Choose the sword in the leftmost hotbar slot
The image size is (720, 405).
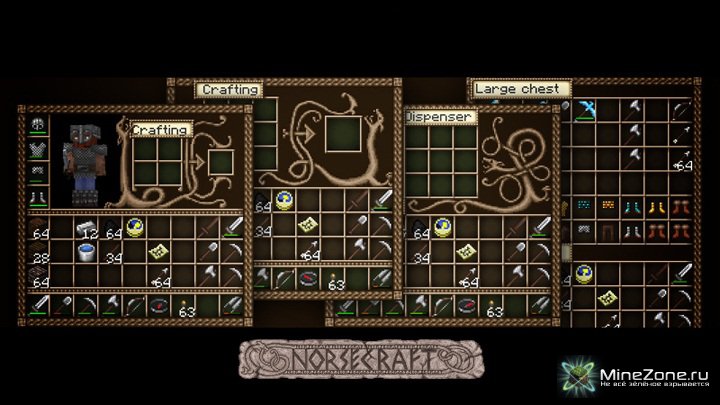pos(39,305)
